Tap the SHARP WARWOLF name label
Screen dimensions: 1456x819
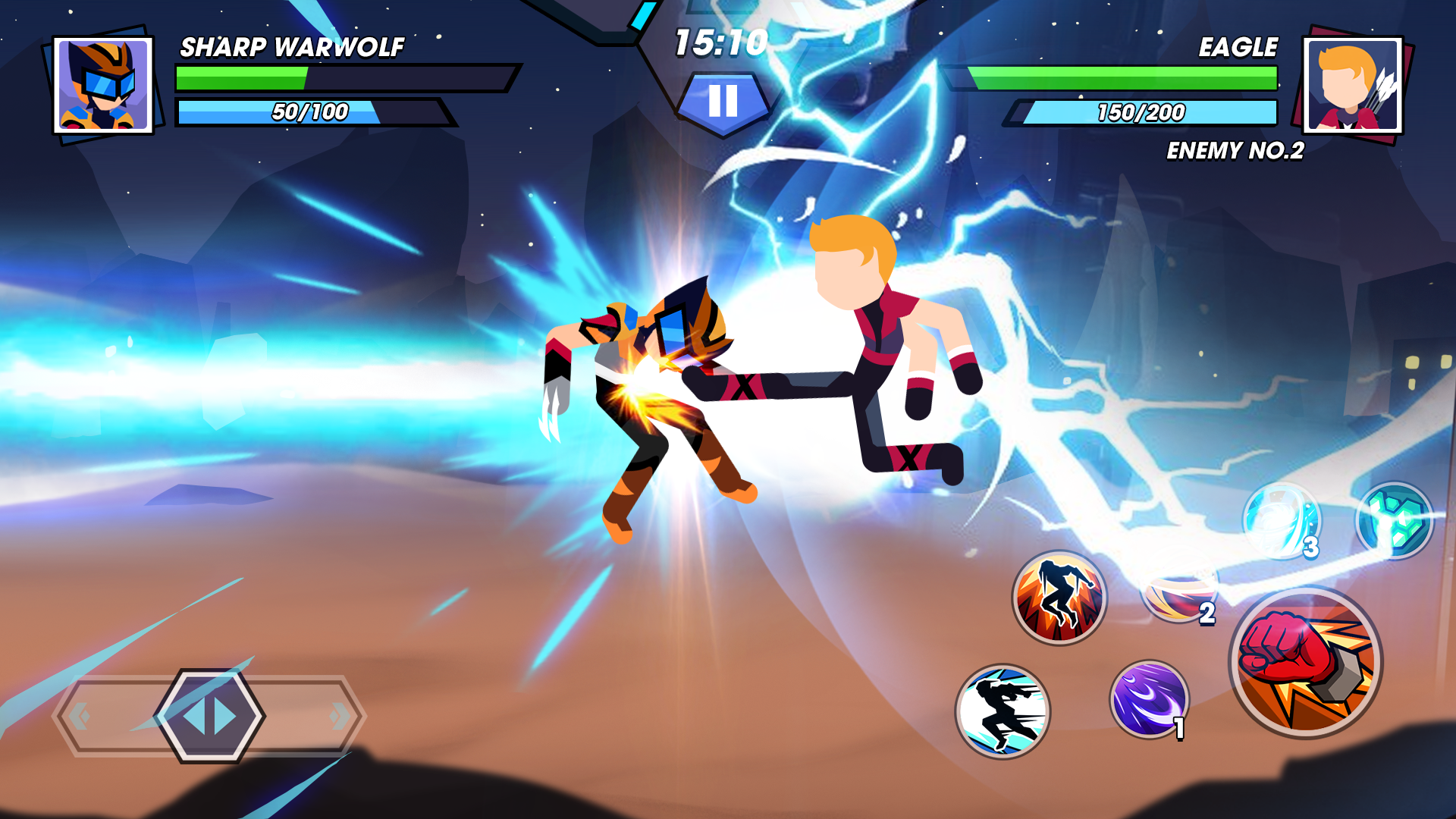coord(292,45)
